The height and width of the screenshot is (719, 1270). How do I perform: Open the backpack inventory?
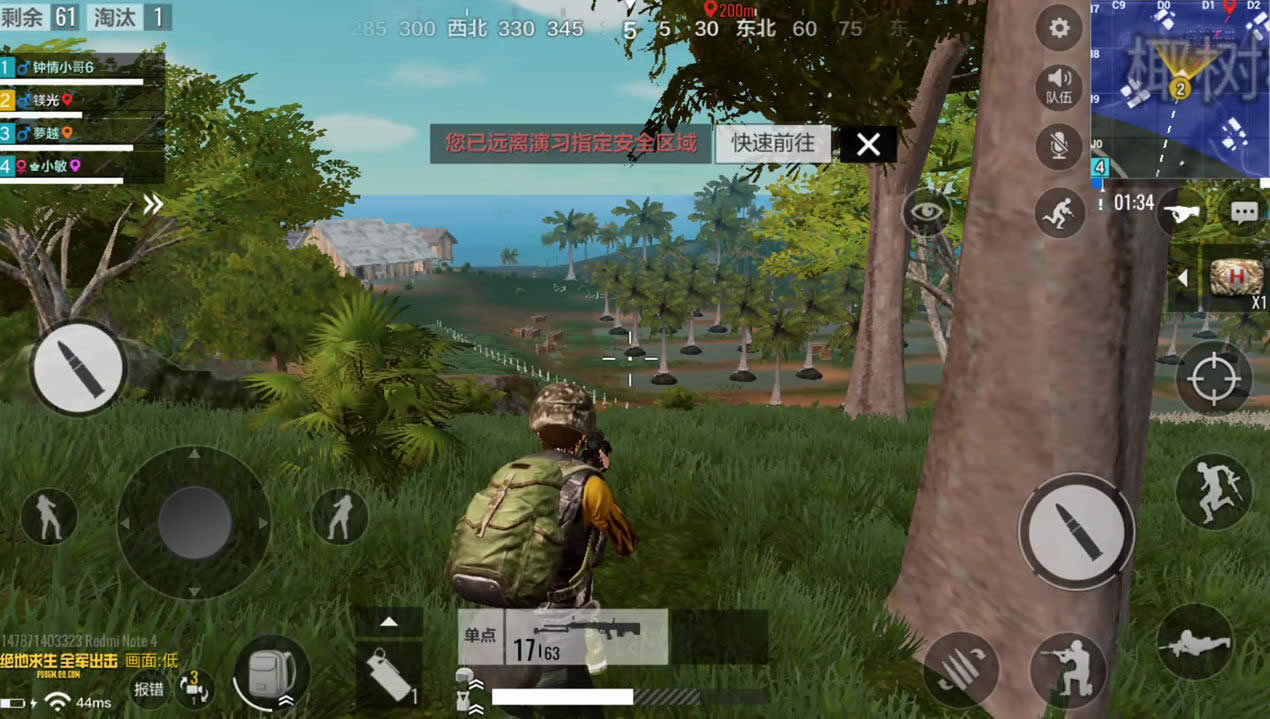tap(270, 671)
